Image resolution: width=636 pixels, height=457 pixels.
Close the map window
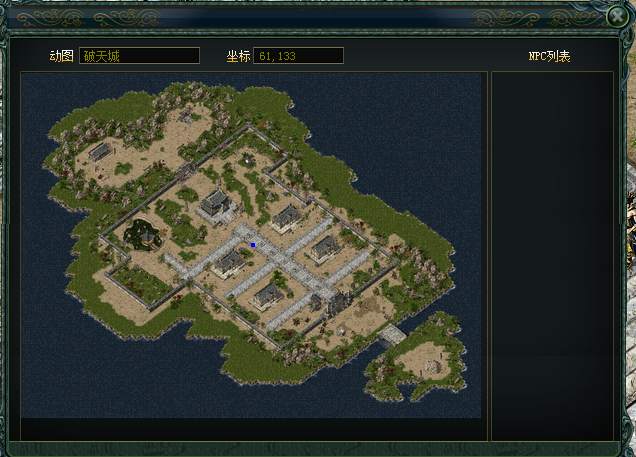click(x=616, y=17)
